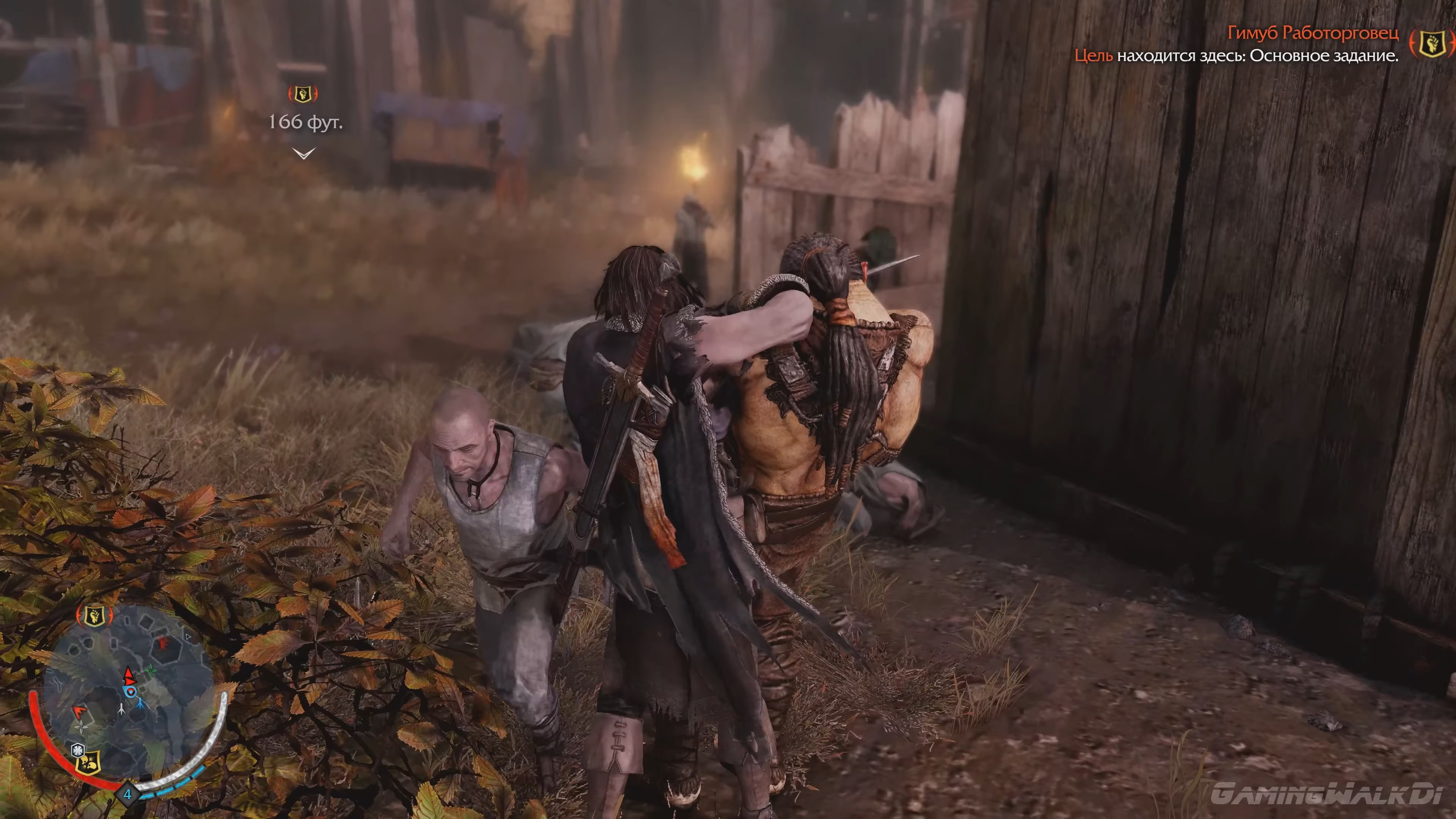This screenshot has width=1456, height=819.
Task: Click the green herb marker on the minimap
Action: [x=152, y=670]
